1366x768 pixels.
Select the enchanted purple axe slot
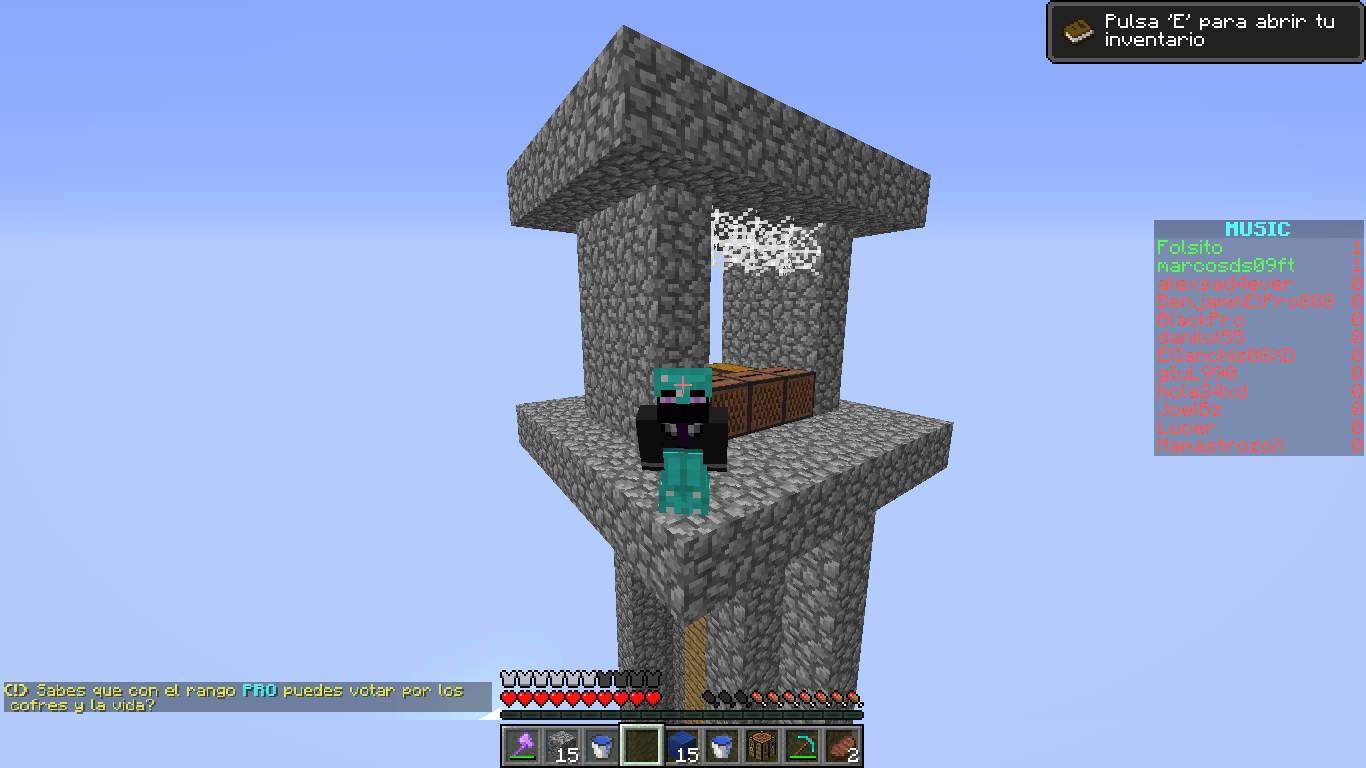pyautogui.click(x=521, y=745)
